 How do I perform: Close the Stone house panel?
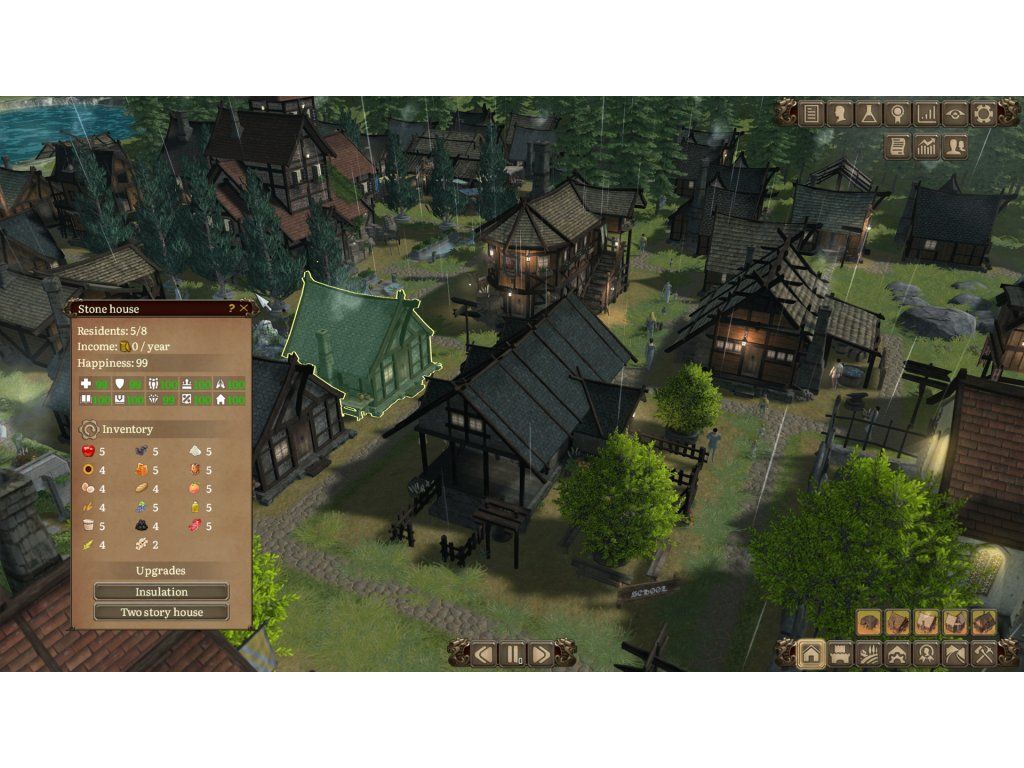coord(244,309)
